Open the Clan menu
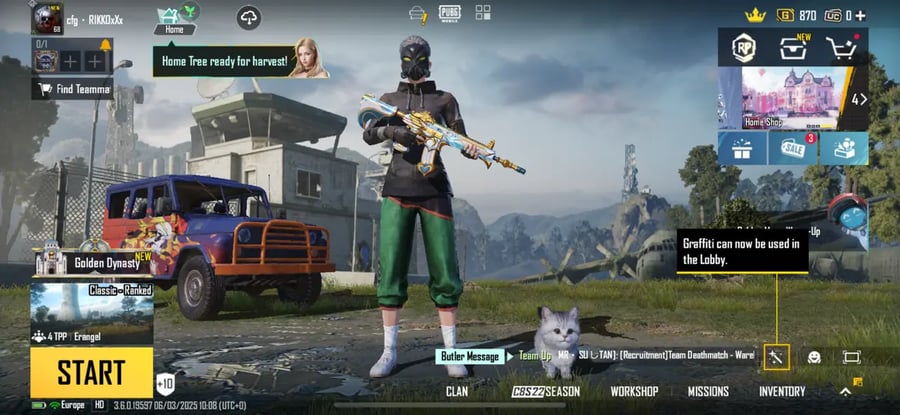Image resolution: width=900 pixels, height=415 pixels. (456, 392)
